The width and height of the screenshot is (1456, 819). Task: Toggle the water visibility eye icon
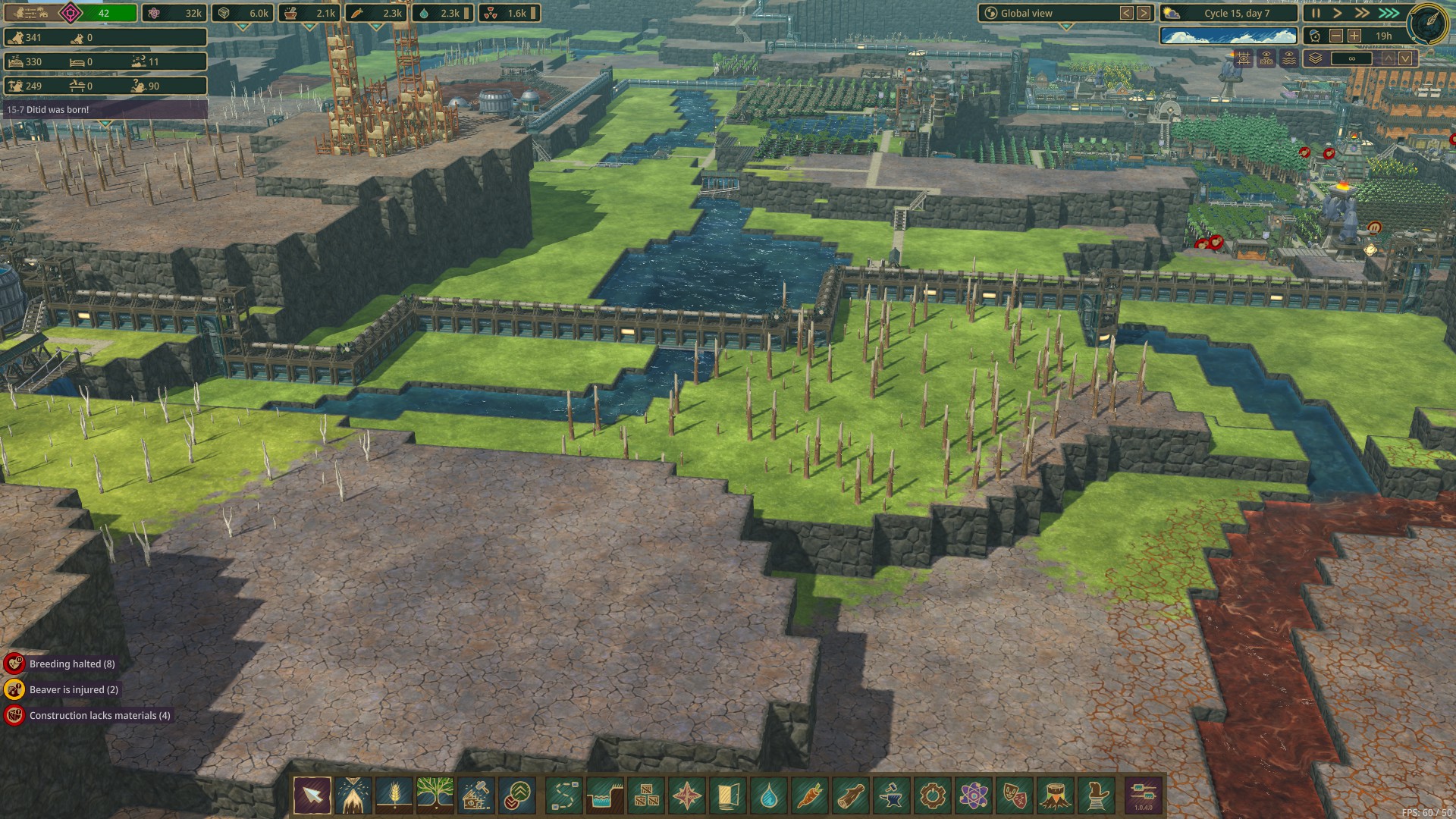pos(1289,58)
